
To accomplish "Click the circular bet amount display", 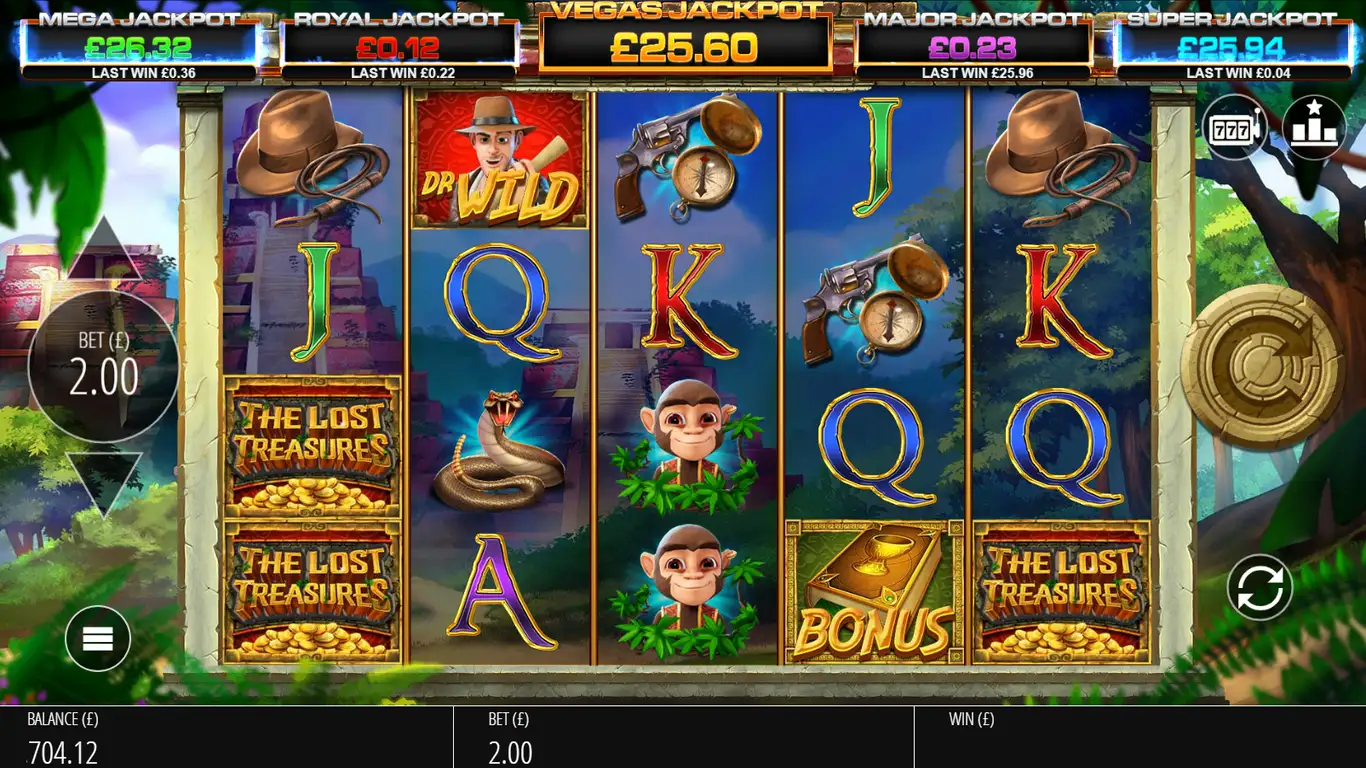I will click(x=104, y=366).
